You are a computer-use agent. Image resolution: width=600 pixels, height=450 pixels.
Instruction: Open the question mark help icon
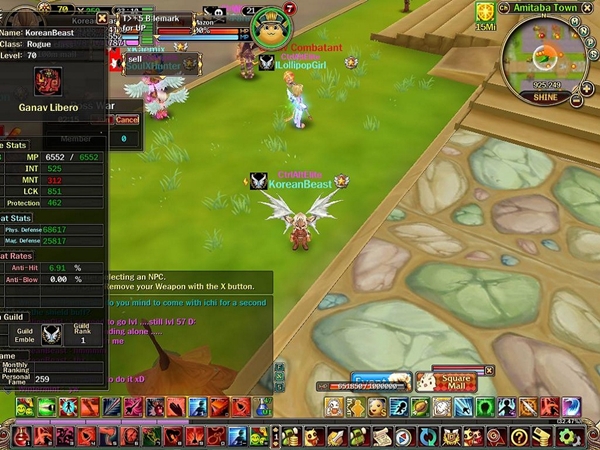click(519, 436)
